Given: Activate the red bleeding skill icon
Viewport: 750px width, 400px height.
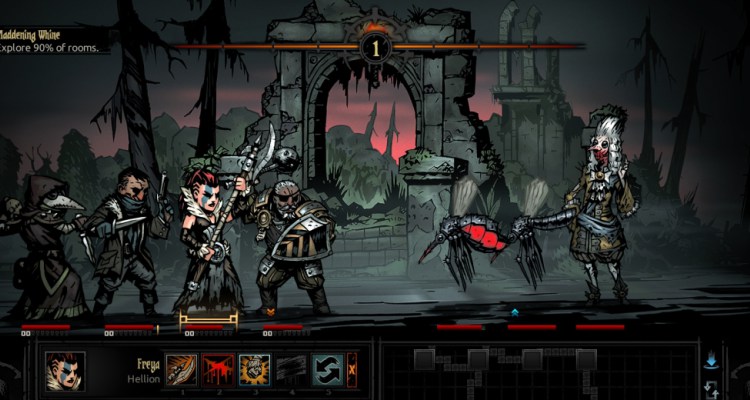Looking at the screenshot, I should click(217, 370).
